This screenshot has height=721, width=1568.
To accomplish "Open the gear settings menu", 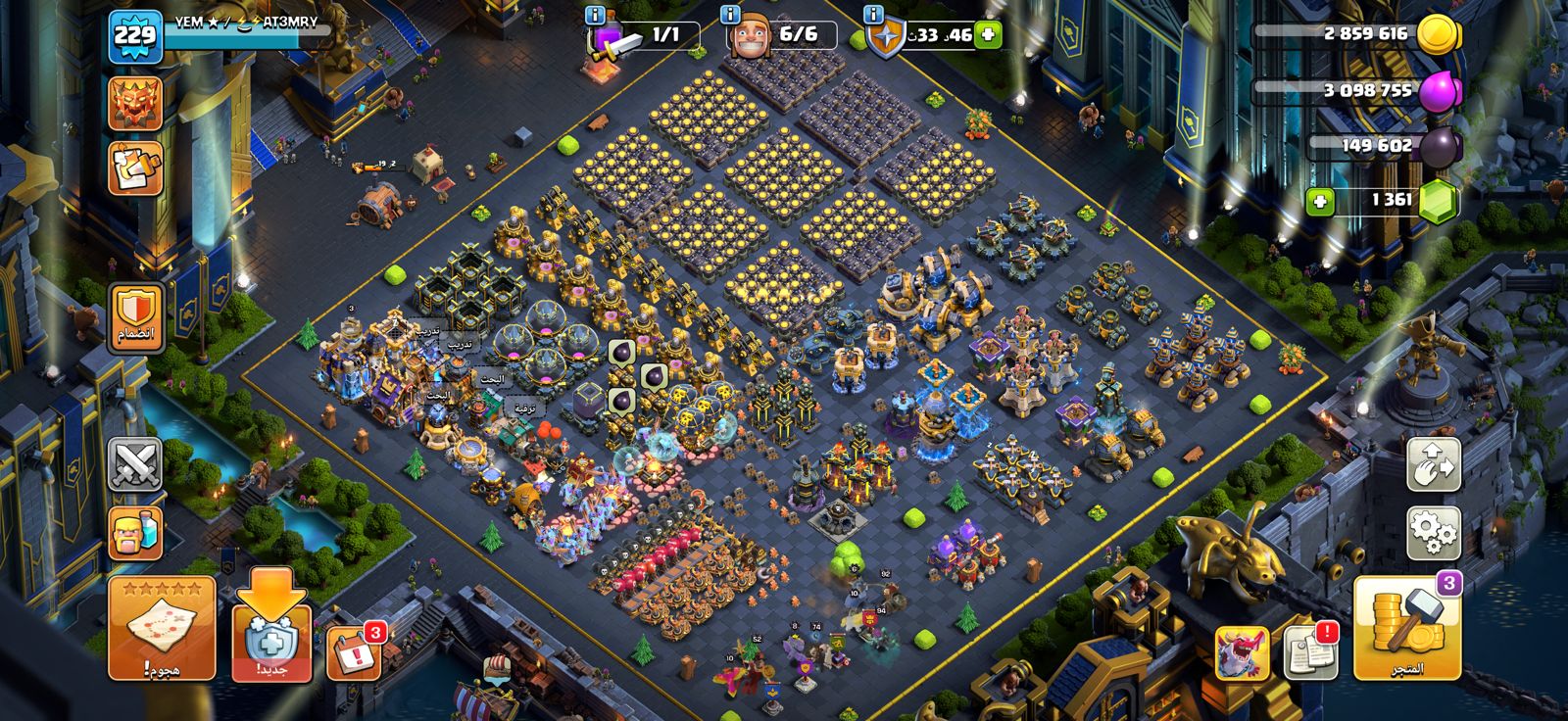I will pos(1434,534).
